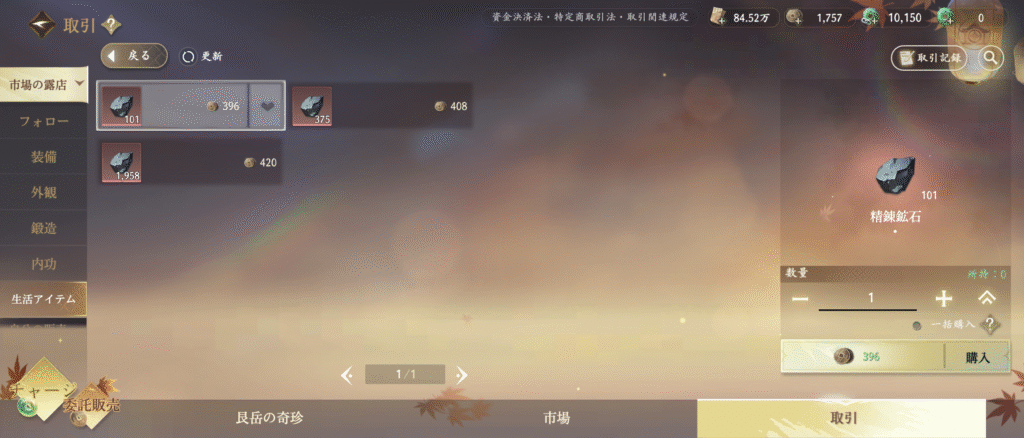Switch to the 装備 category
Viewport: 1024px width, 438px height.
(44, 156)
